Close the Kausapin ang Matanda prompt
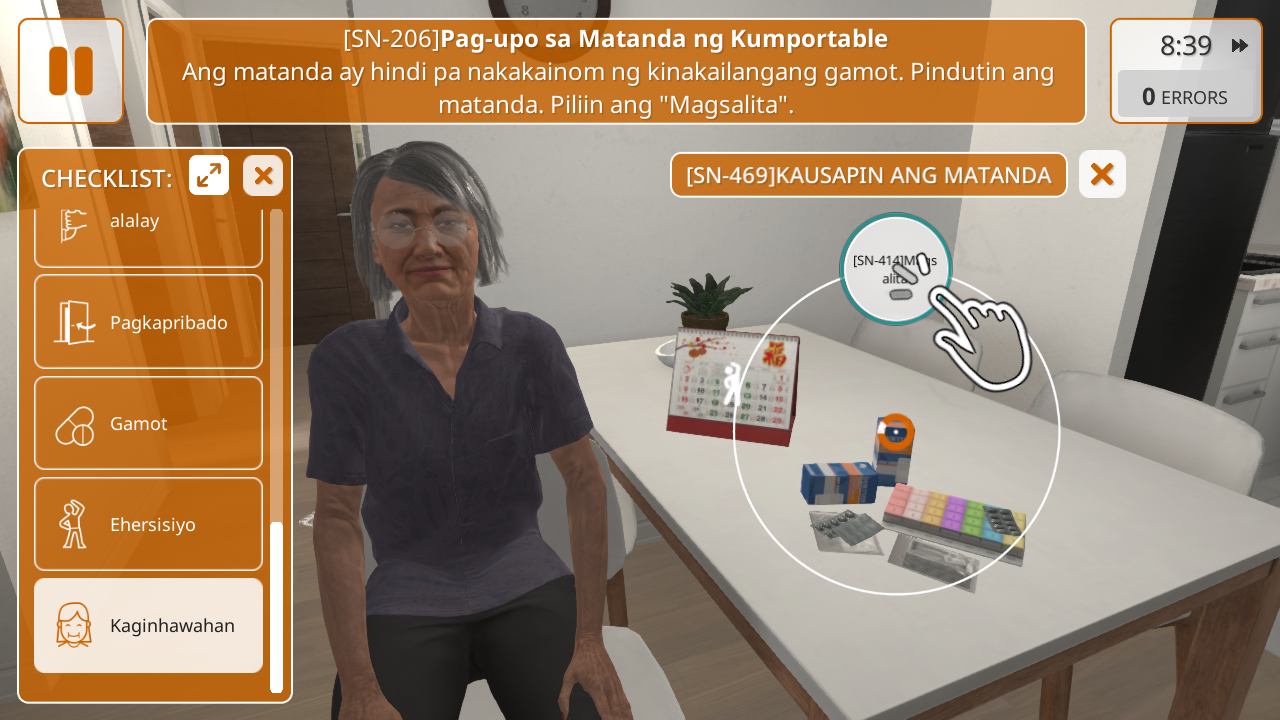Screen dimensions: 1280x720 pyautogui.click(x=1102, y=174)
